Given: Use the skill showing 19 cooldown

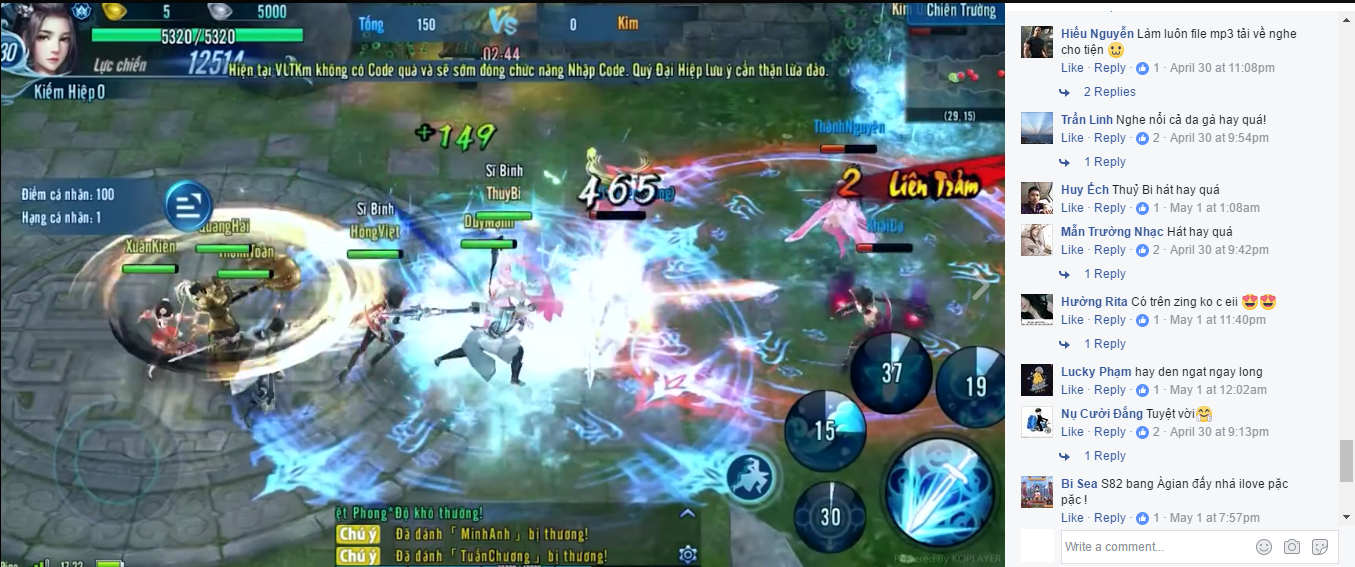Looking at the screenshot, I should tap(972, 384).
